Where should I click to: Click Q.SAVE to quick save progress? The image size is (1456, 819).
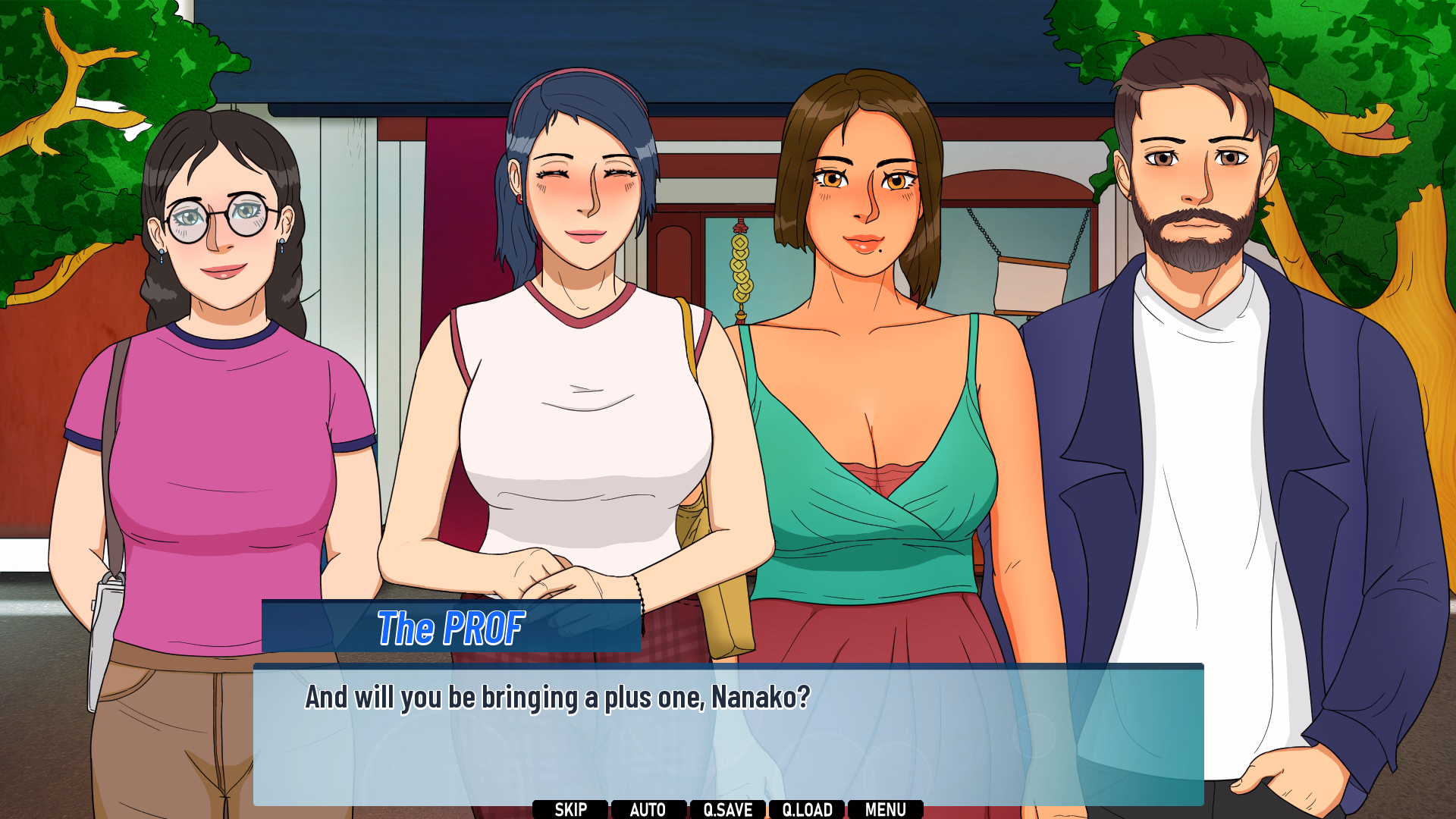click(729, 808)
